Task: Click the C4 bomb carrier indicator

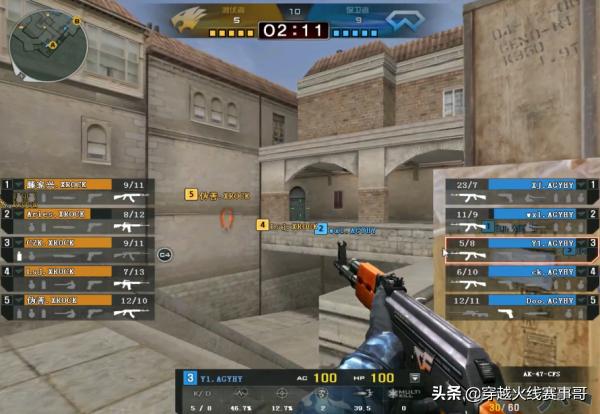Action: 166,254
